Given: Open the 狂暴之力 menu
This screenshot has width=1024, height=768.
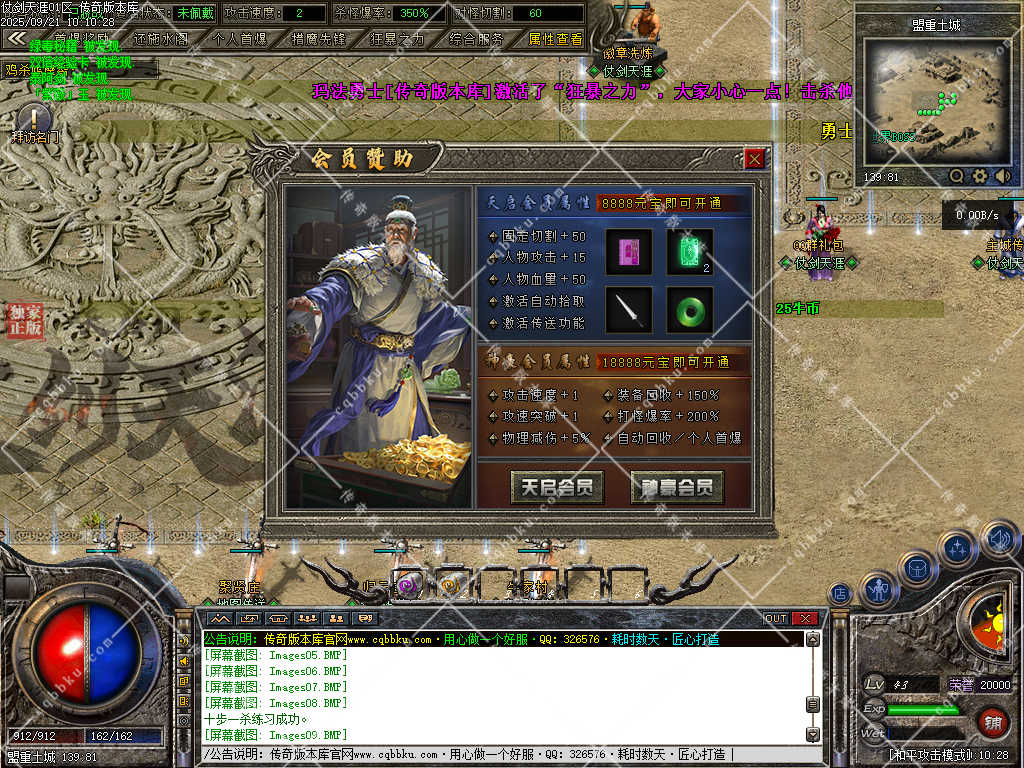Looking at the screenshot, I should pyautogui.click(x=397, y=40).
